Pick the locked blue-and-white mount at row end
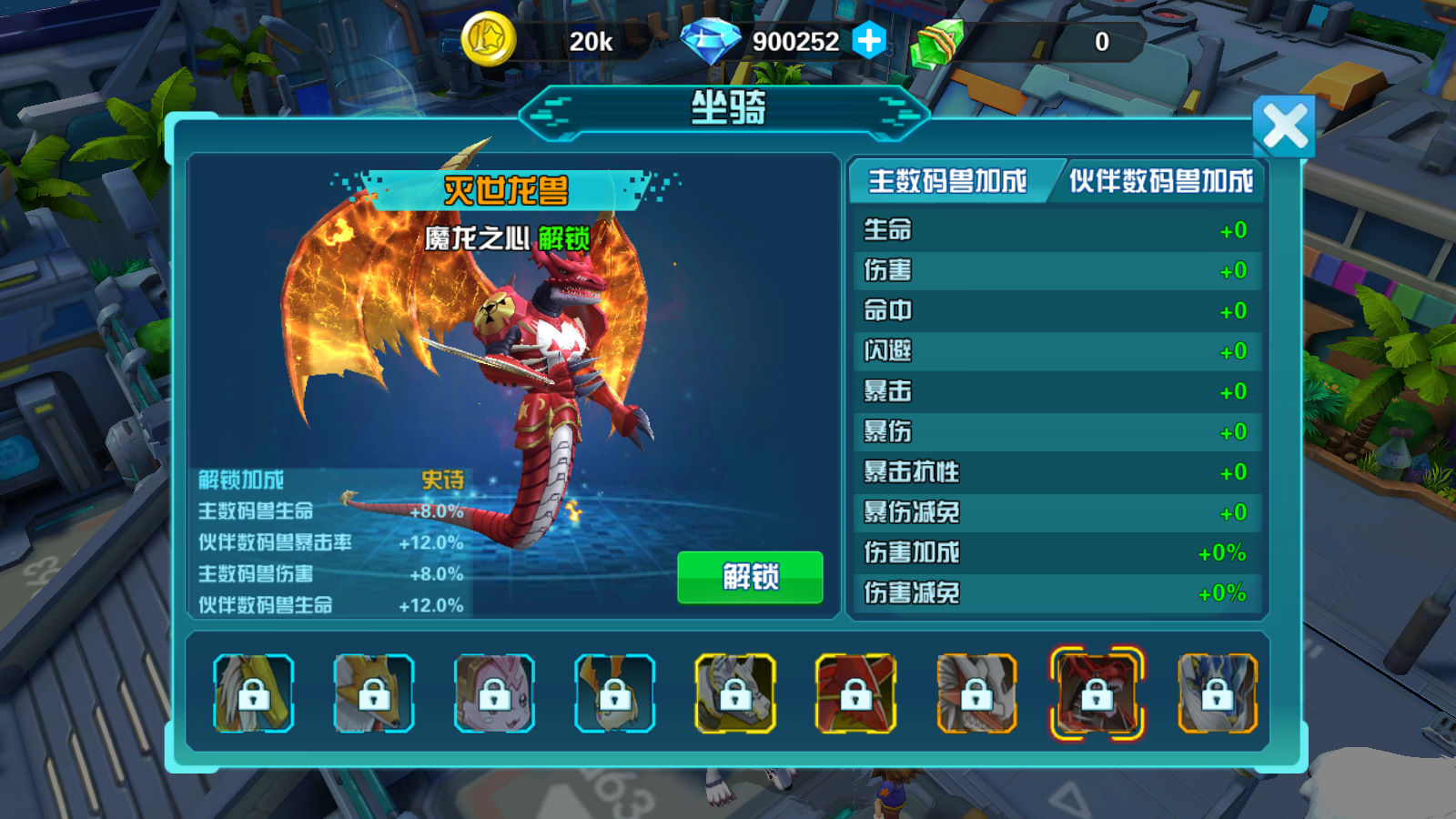Screen dimensions: 1456x819 [1217, 693]
